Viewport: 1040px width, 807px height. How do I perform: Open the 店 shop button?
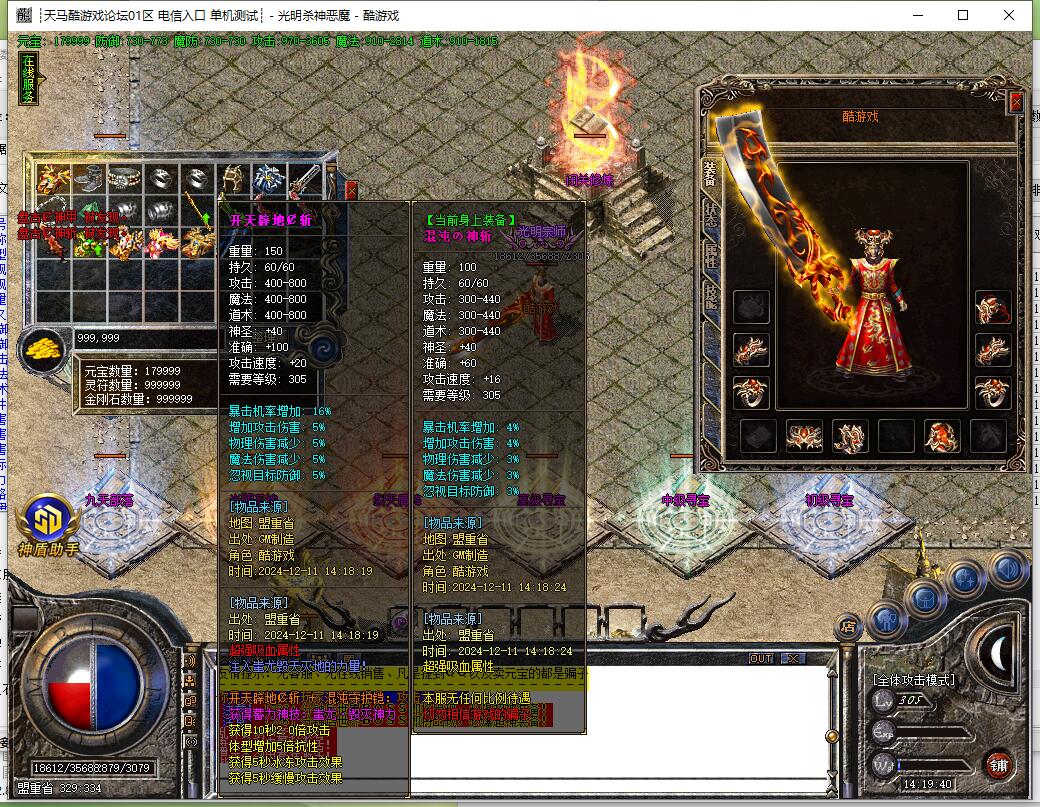[x=848, y=625]
